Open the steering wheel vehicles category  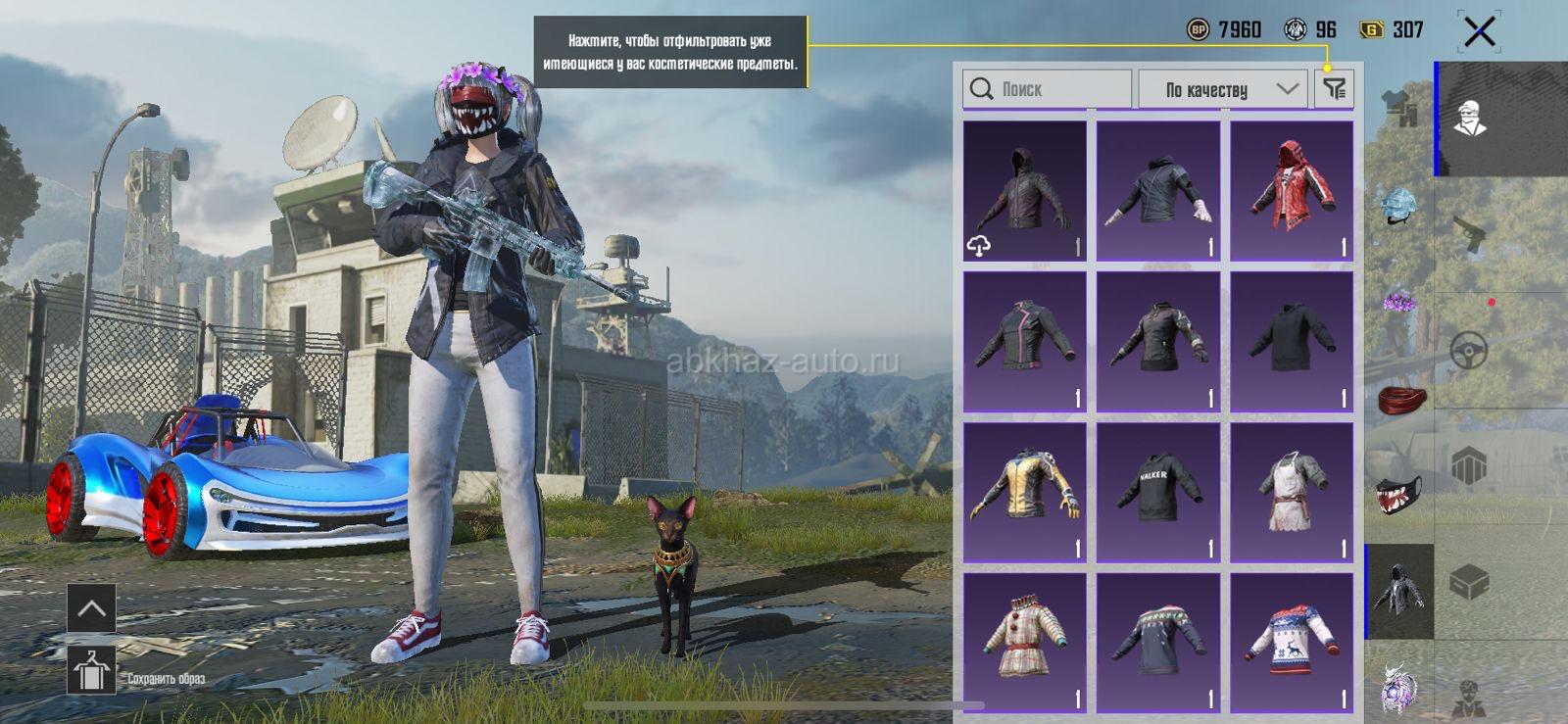click(1469, 350)
